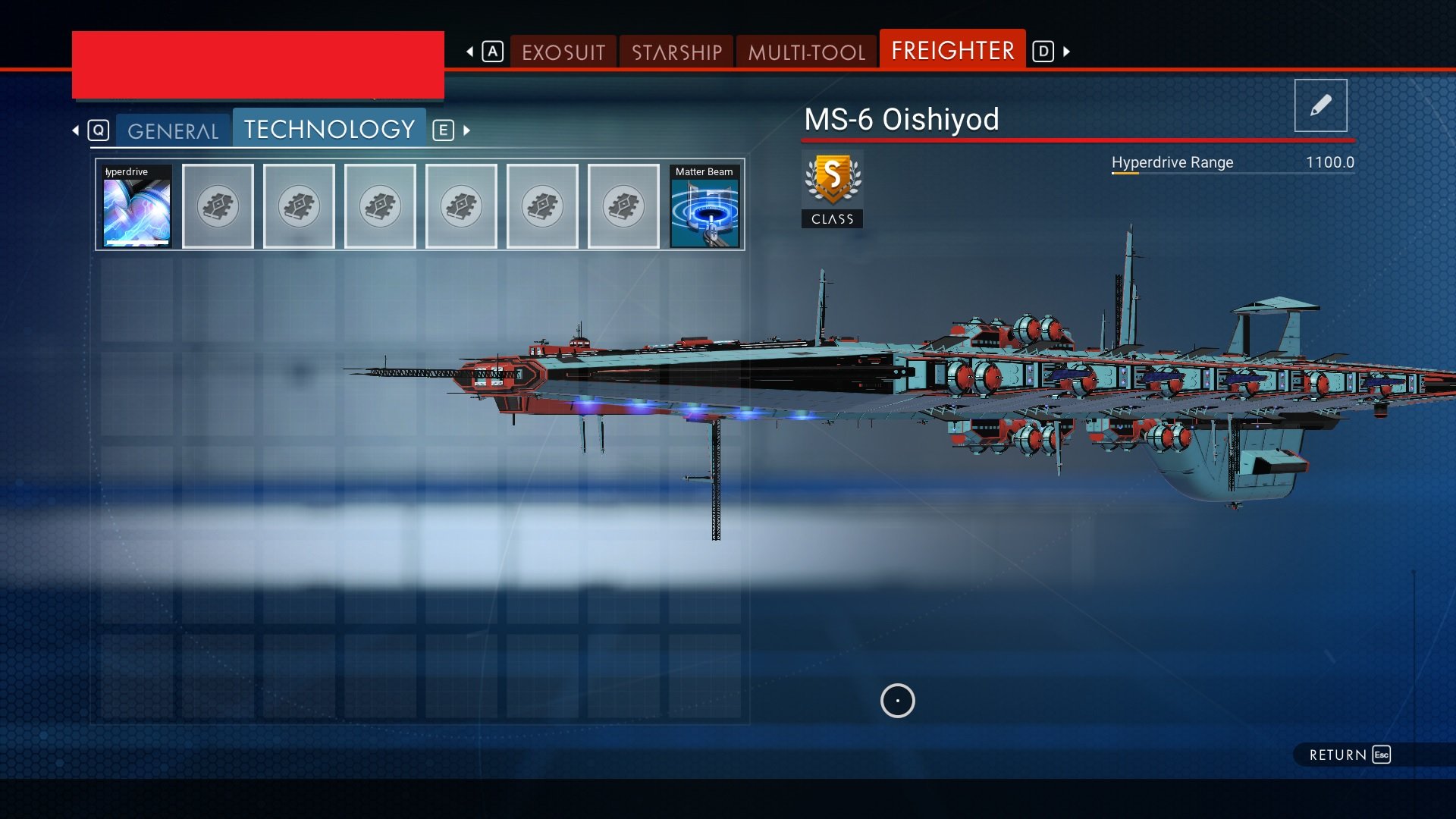Rename the freighter with the pencil button
1456x819 pixels.
[1320, 105]
